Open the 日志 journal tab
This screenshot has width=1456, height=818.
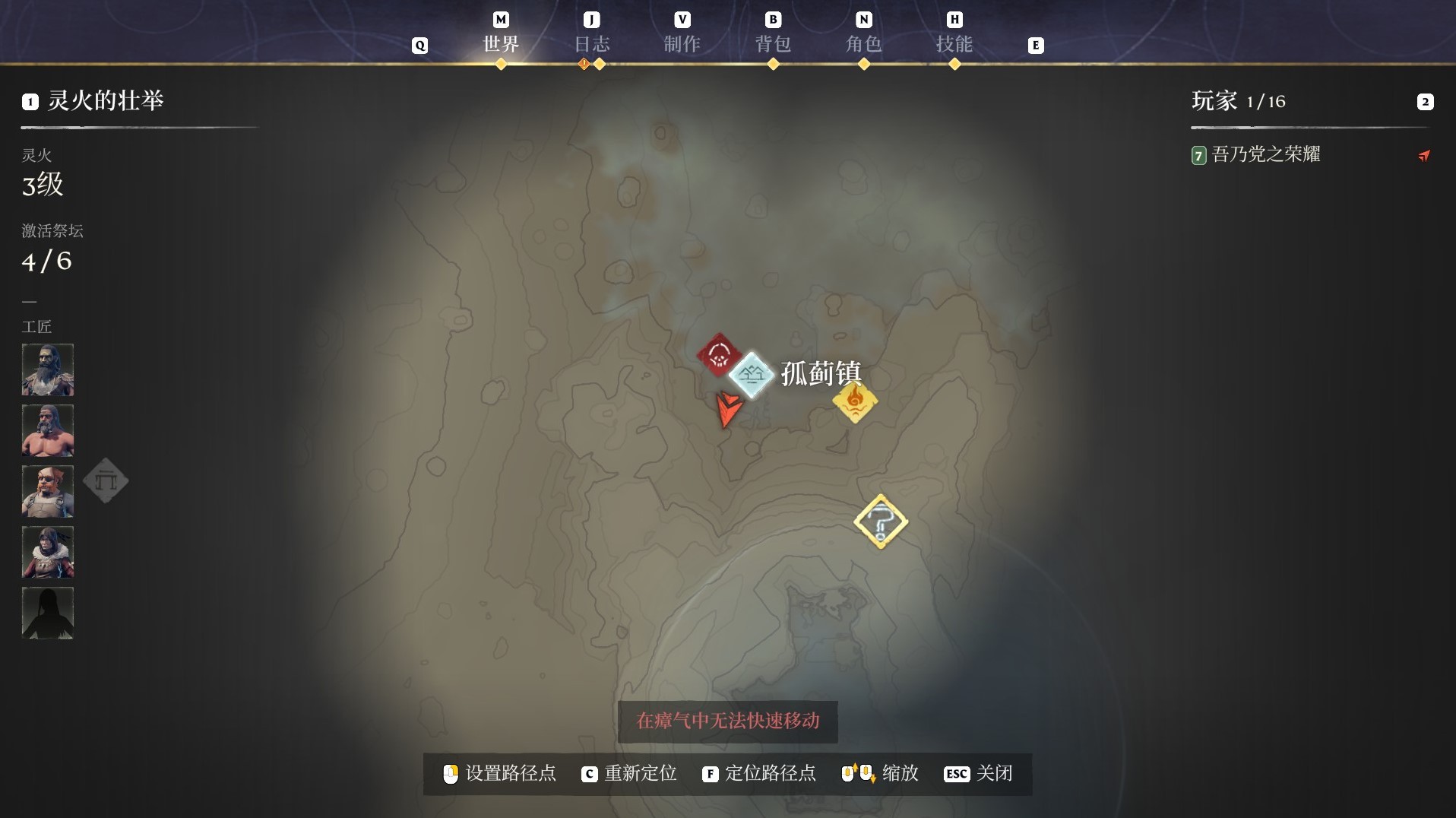[x=591, y=43]
